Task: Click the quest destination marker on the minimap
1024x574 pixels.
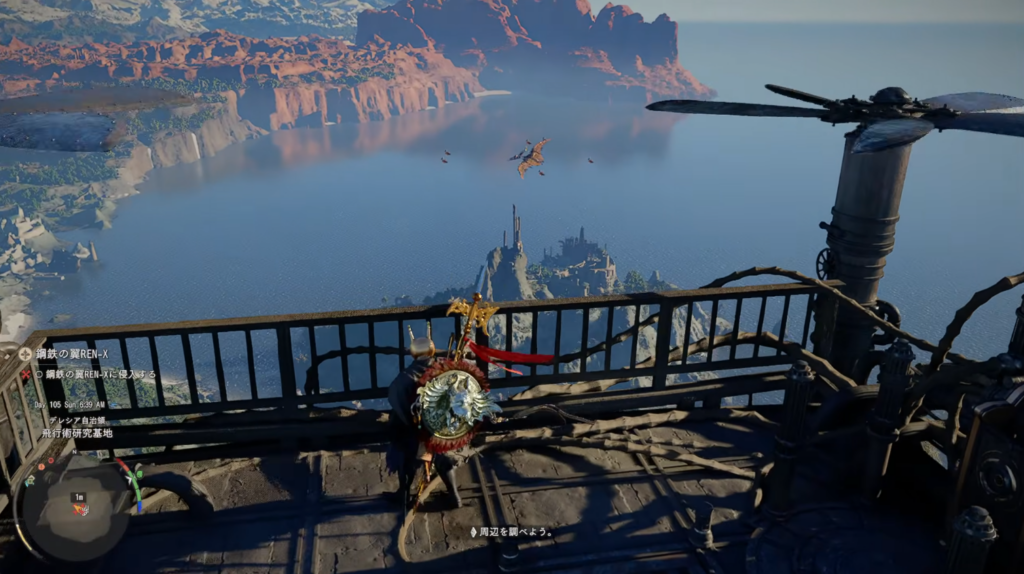Action: 82,510
